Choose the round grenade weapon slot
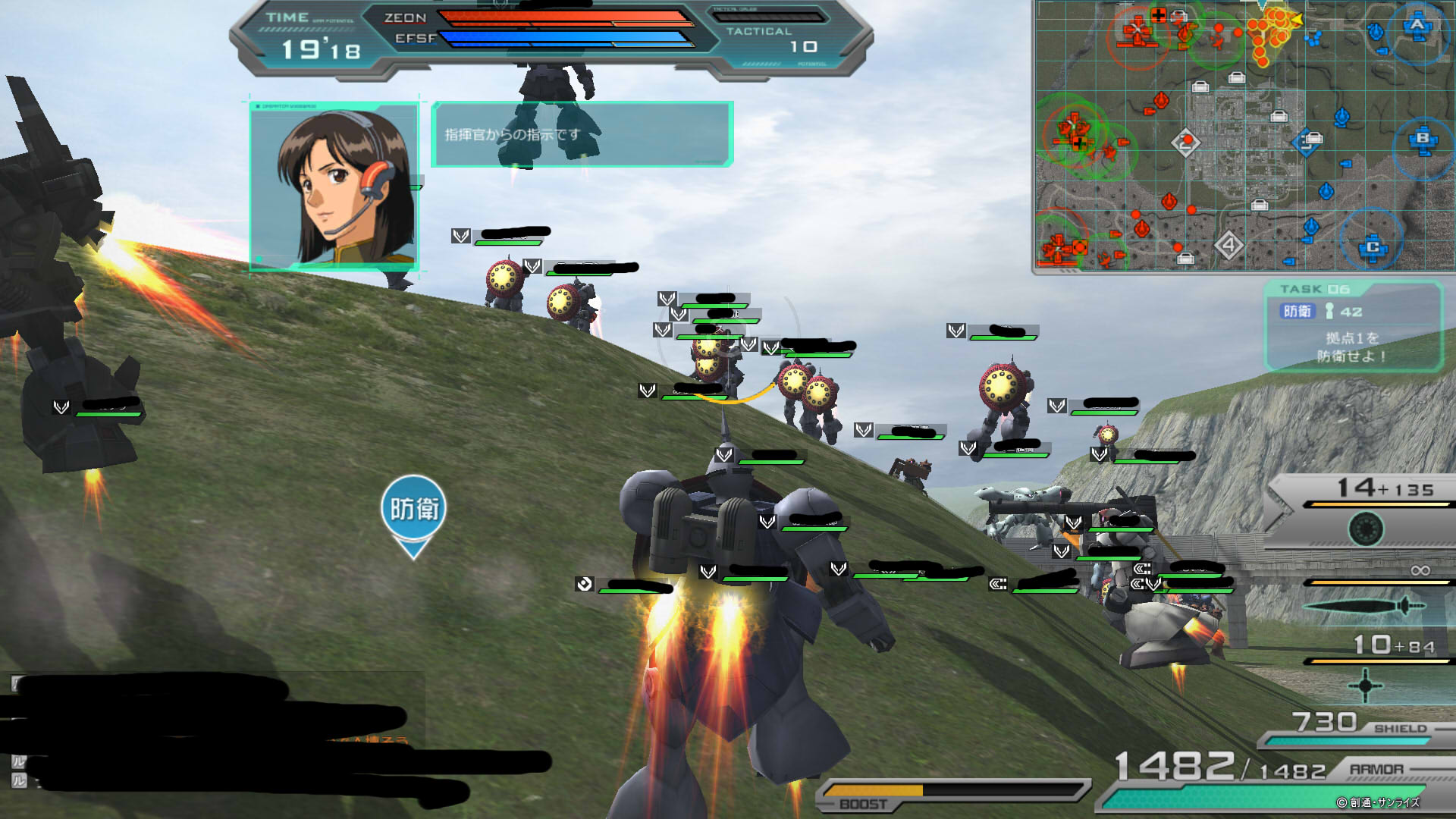1456x819 pixels. point(1366,529)
